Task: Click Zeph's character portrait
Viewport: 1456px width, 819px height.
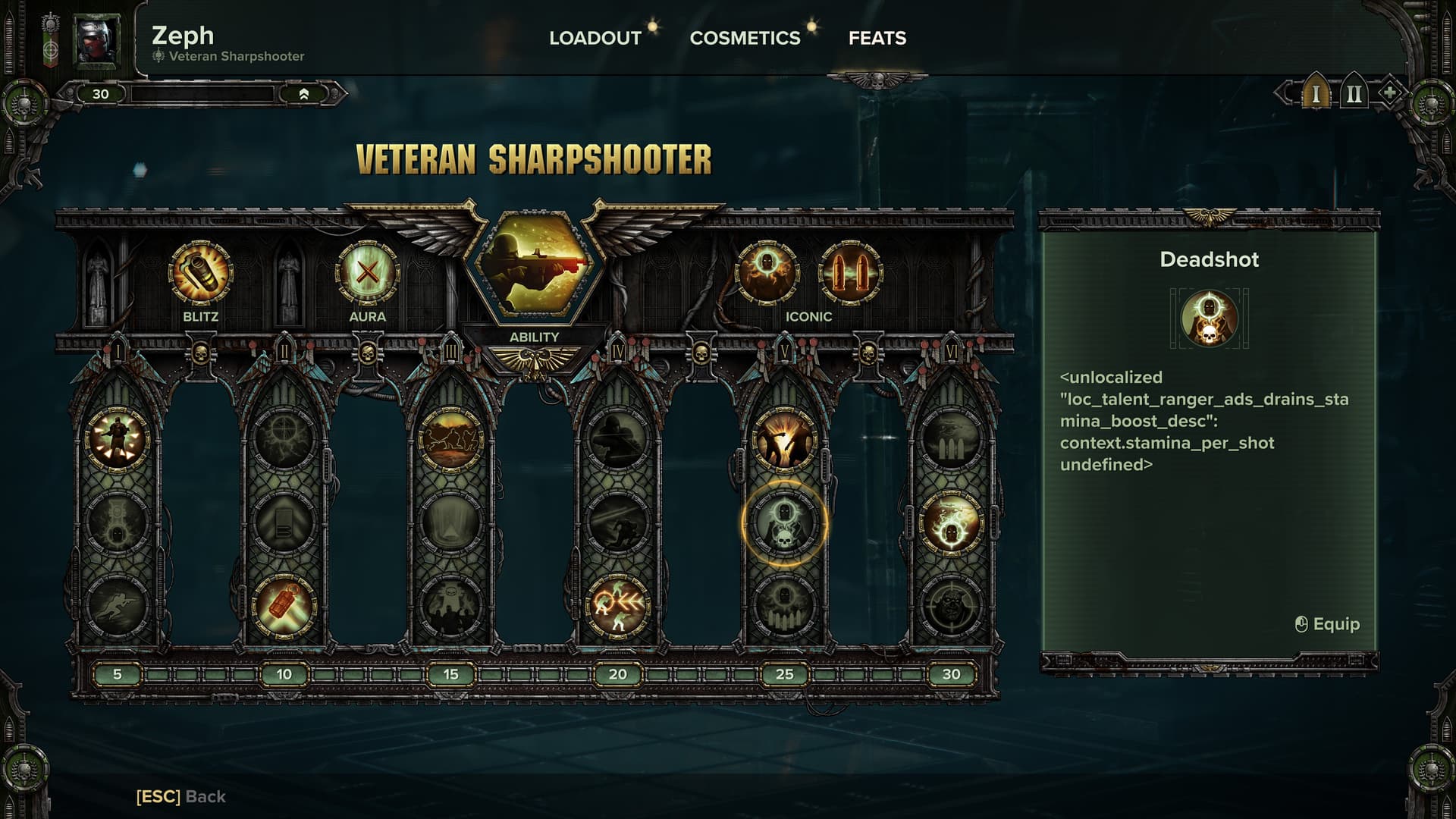Action: pyautogui.click(x=96, y=39)
